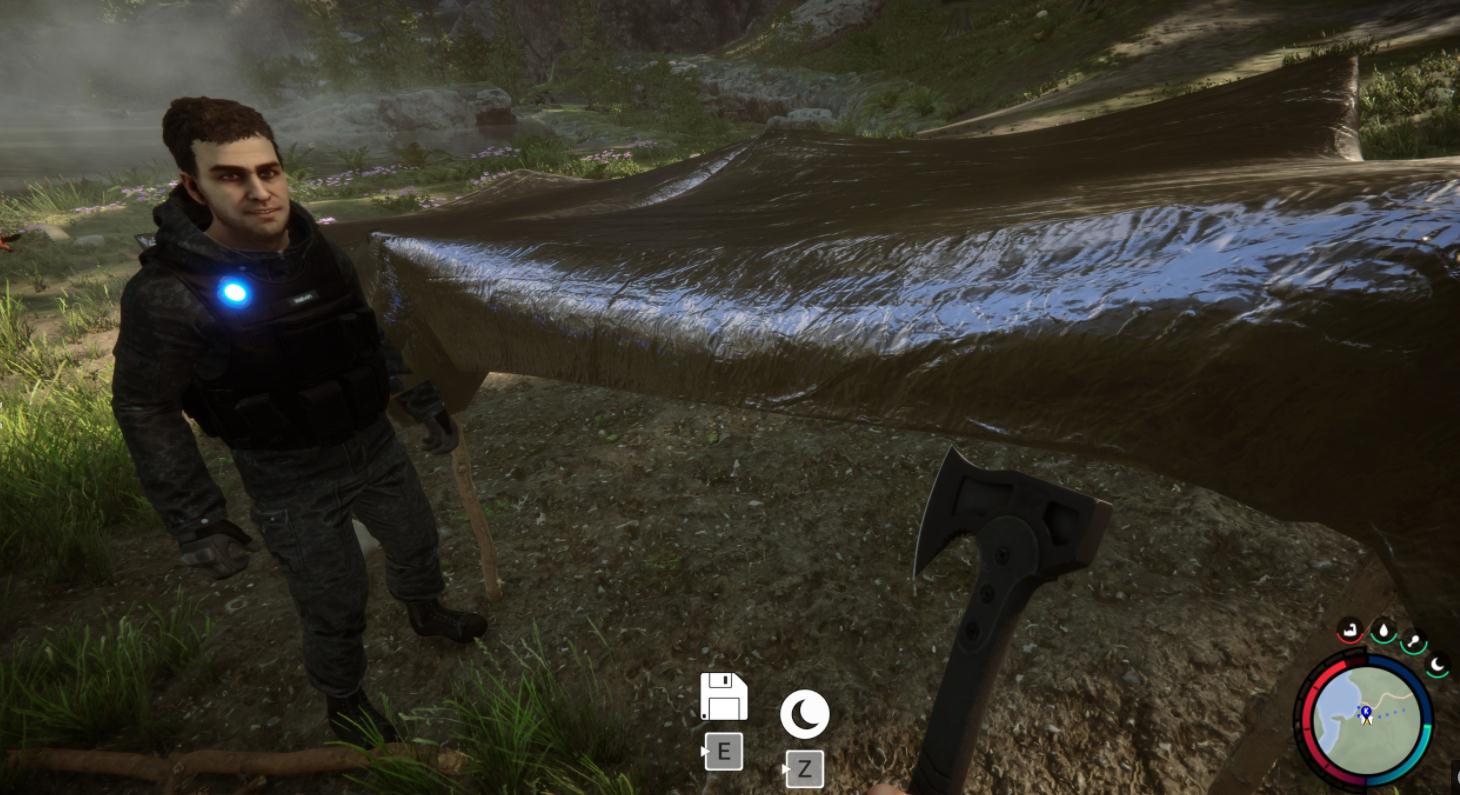Viewport: 1460px width, 795px height.
Task: Click the water droplet hydration icon
Action: coord(1383,631)
